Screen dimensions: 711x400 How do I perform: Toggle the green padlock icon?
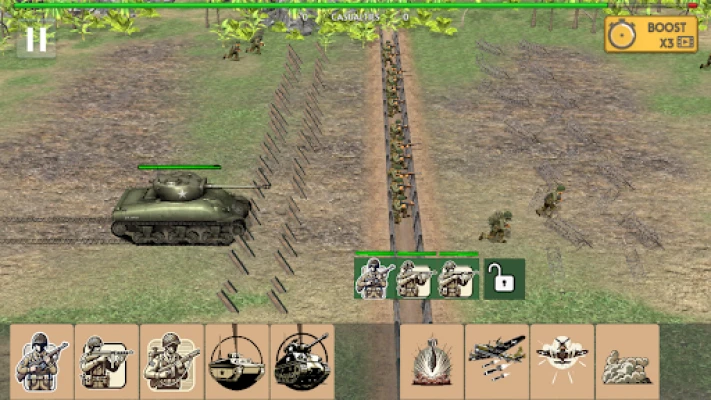click(505, 279)
